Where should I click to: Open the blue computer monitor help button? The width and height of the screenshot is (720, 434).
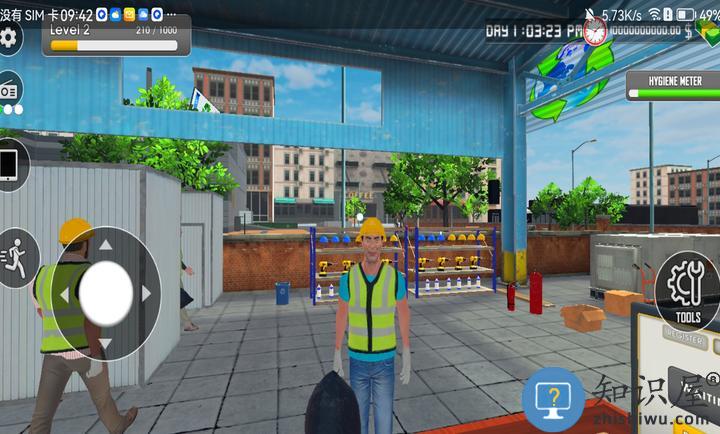(553, 400)
